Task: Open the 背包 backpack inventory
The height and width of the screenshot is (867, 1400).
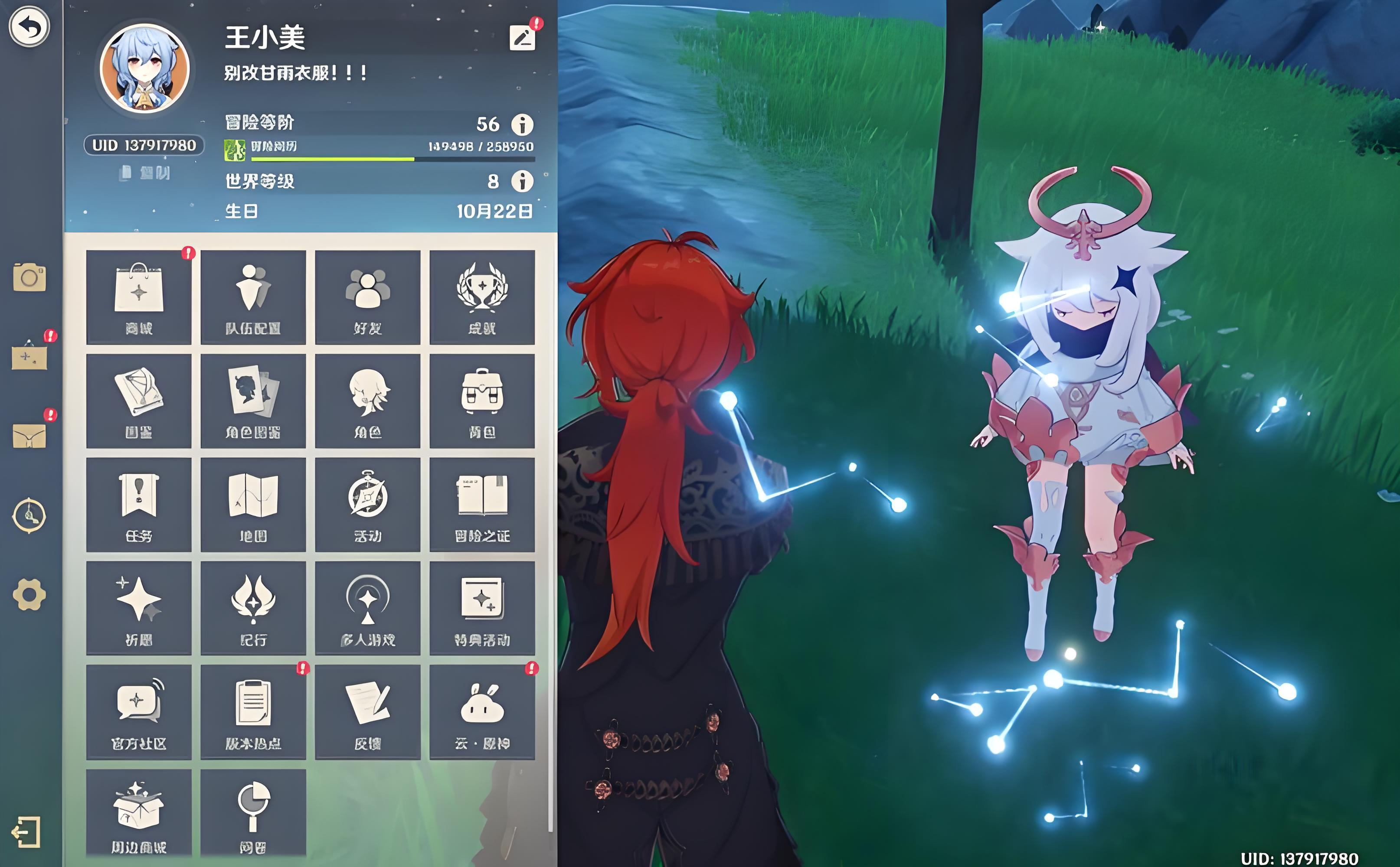Action: [x=482, y=401]
